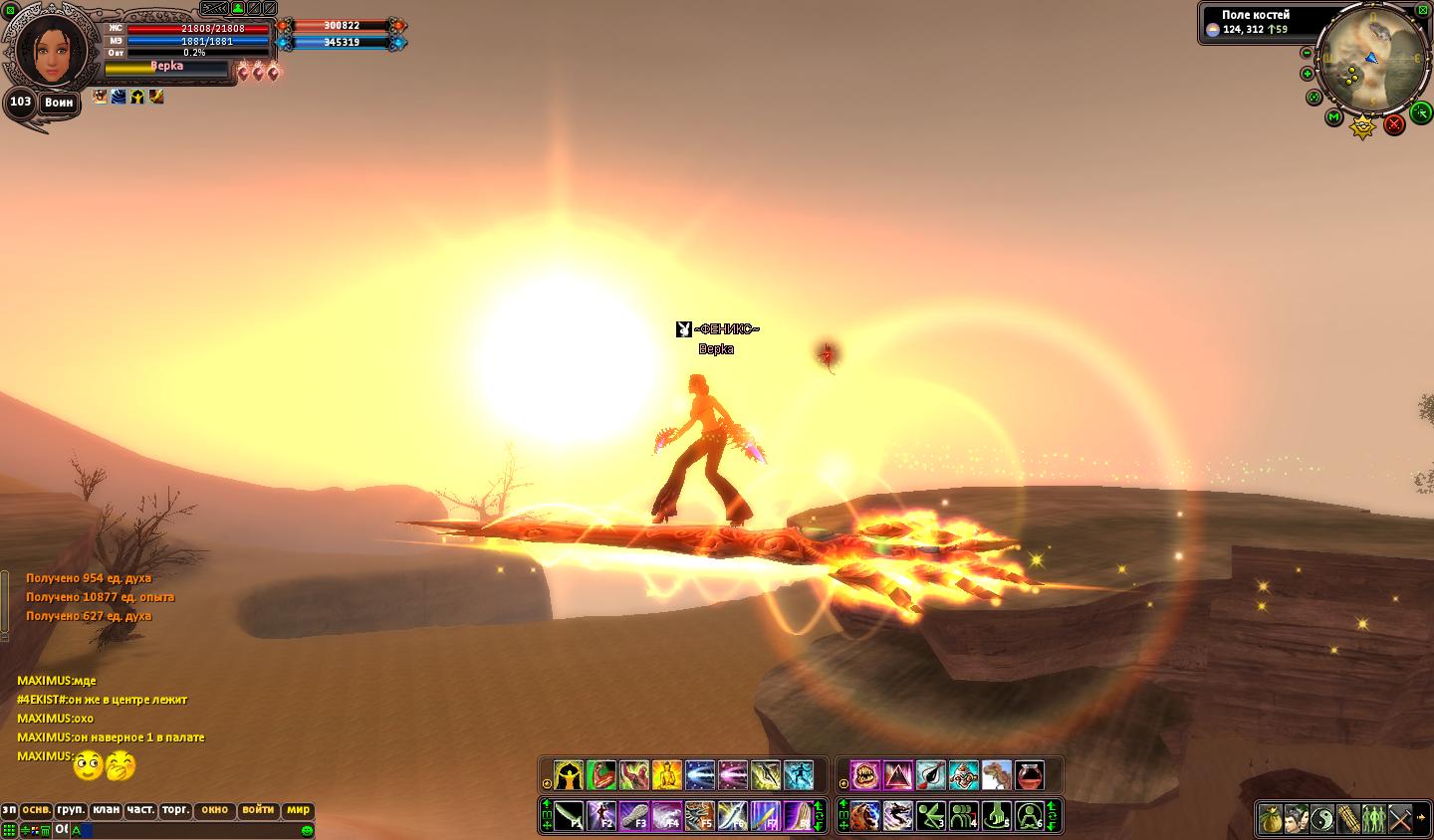1434x840 pixels.
Task: Use the F1 green blade skill
Action: pyautogui.click(x=569, y=816)
